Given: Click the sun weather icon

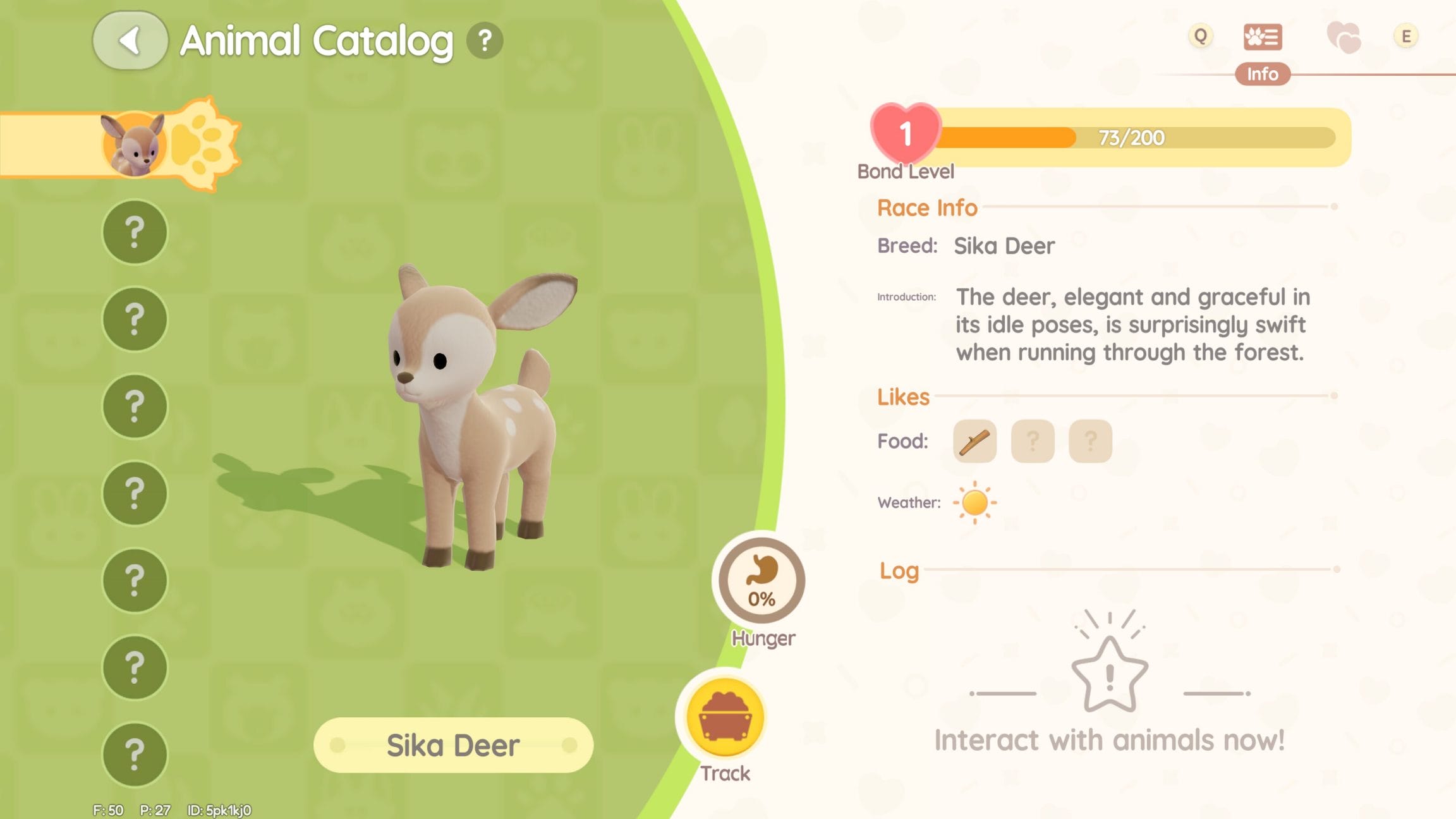Looking at the screenshot, I should [974, 502].
